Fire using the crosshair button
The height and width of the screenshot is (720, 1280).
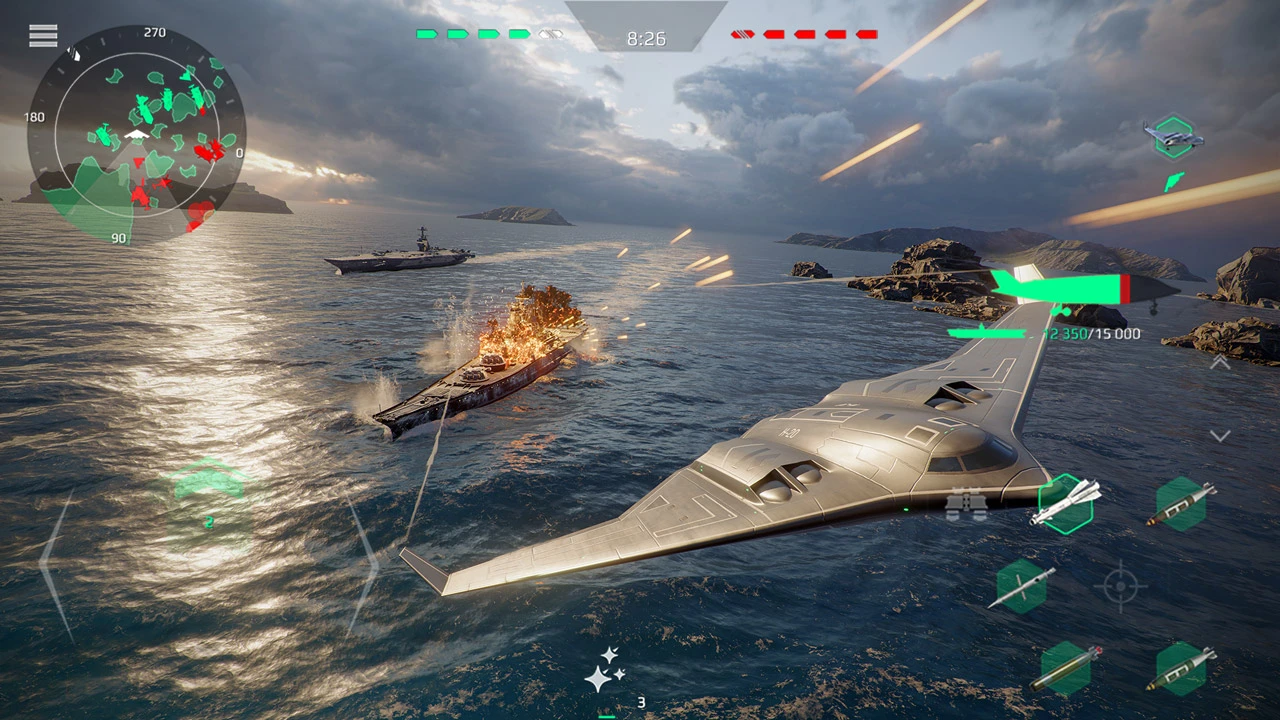[x=1120, y=586]
